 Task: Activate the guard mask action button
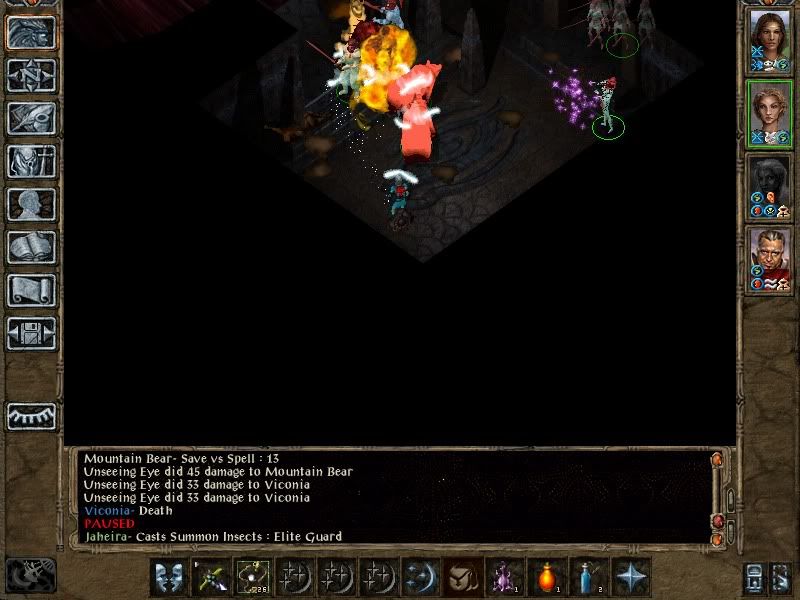pos(168,577)
